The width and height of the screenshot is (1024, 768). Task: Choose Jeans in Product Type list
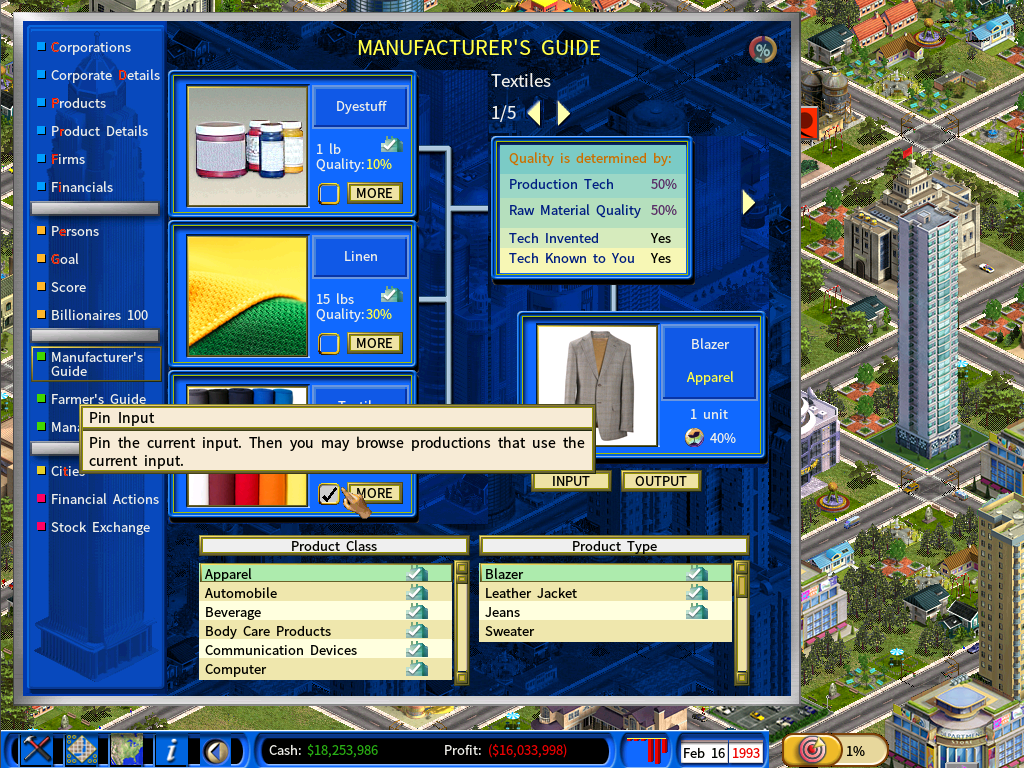[503, 612]
